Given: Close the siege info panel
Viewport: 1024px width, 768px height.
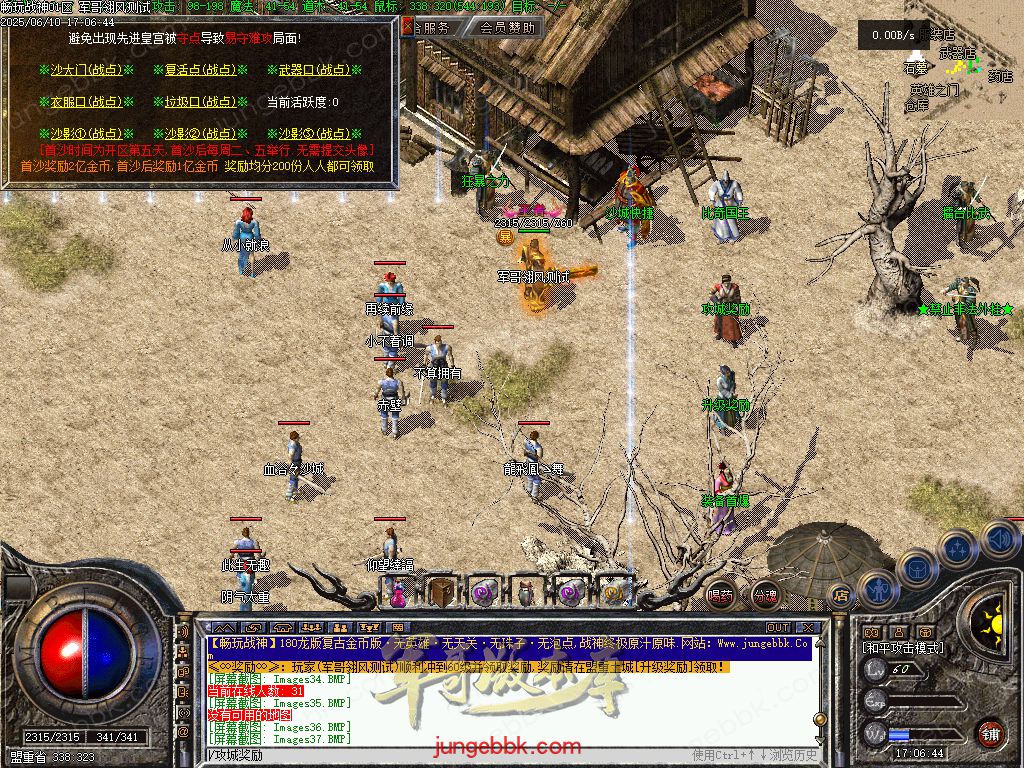Looking at the screenshot, I should (407, 28).
